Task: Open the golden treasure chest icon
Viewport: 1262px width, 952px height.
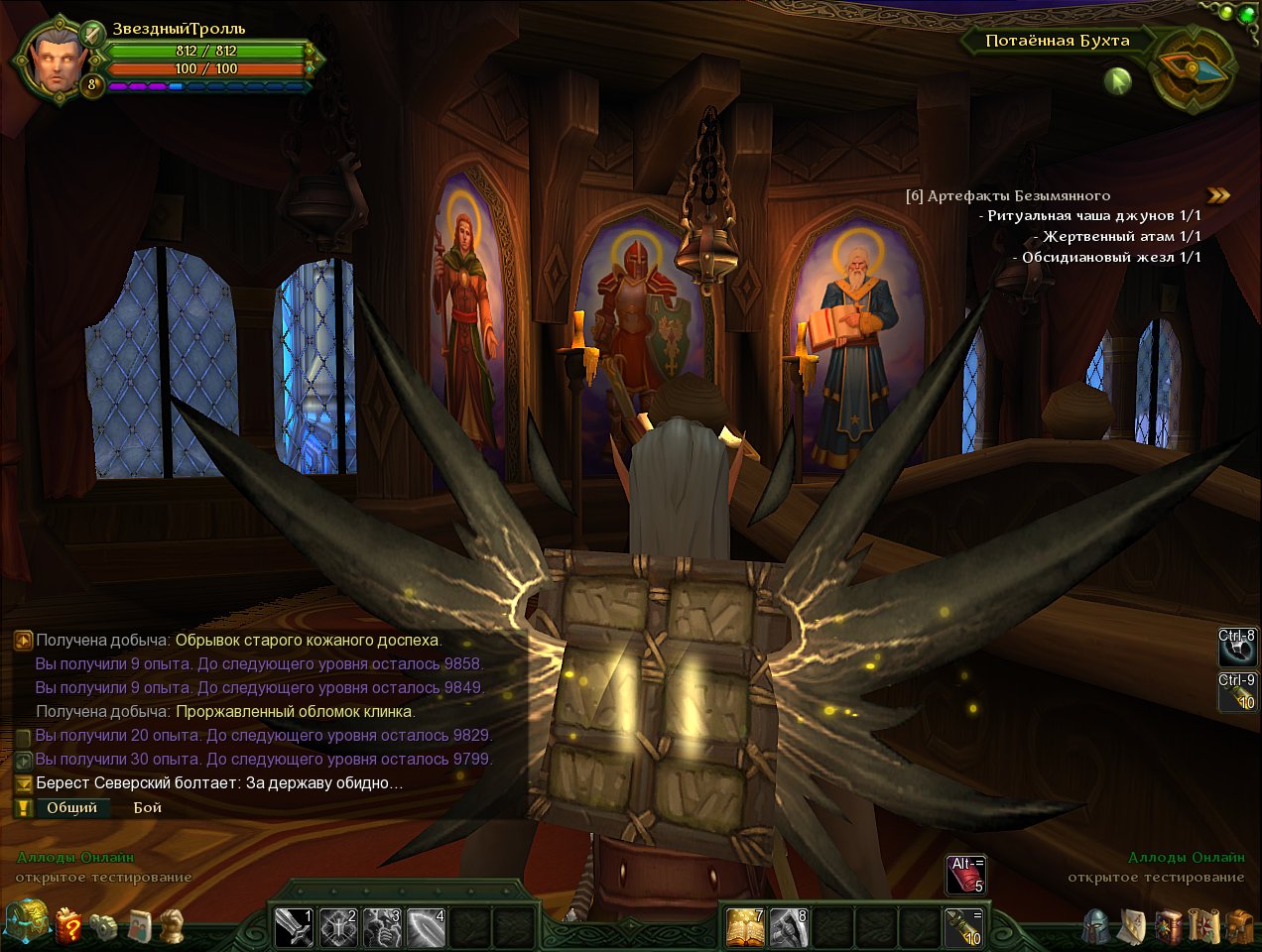Action: point(27,923)
